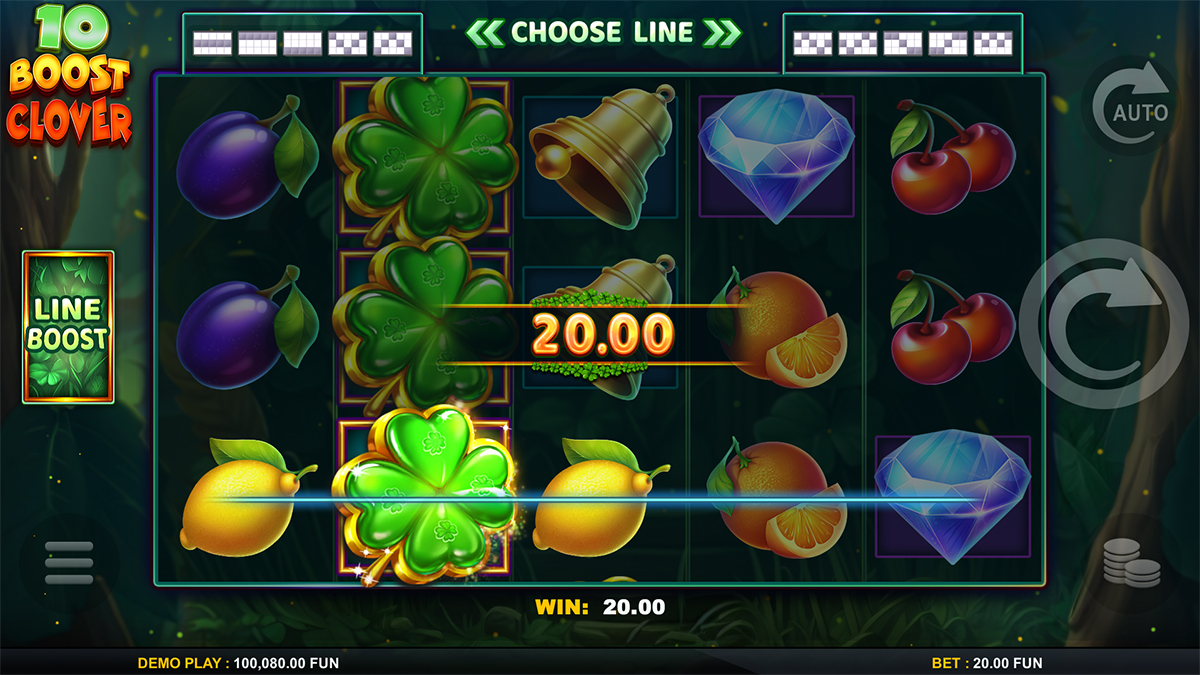Screen dimensions: 1200x675
Task: Click the right Choose Line arrows
Action: coord(721,33)
